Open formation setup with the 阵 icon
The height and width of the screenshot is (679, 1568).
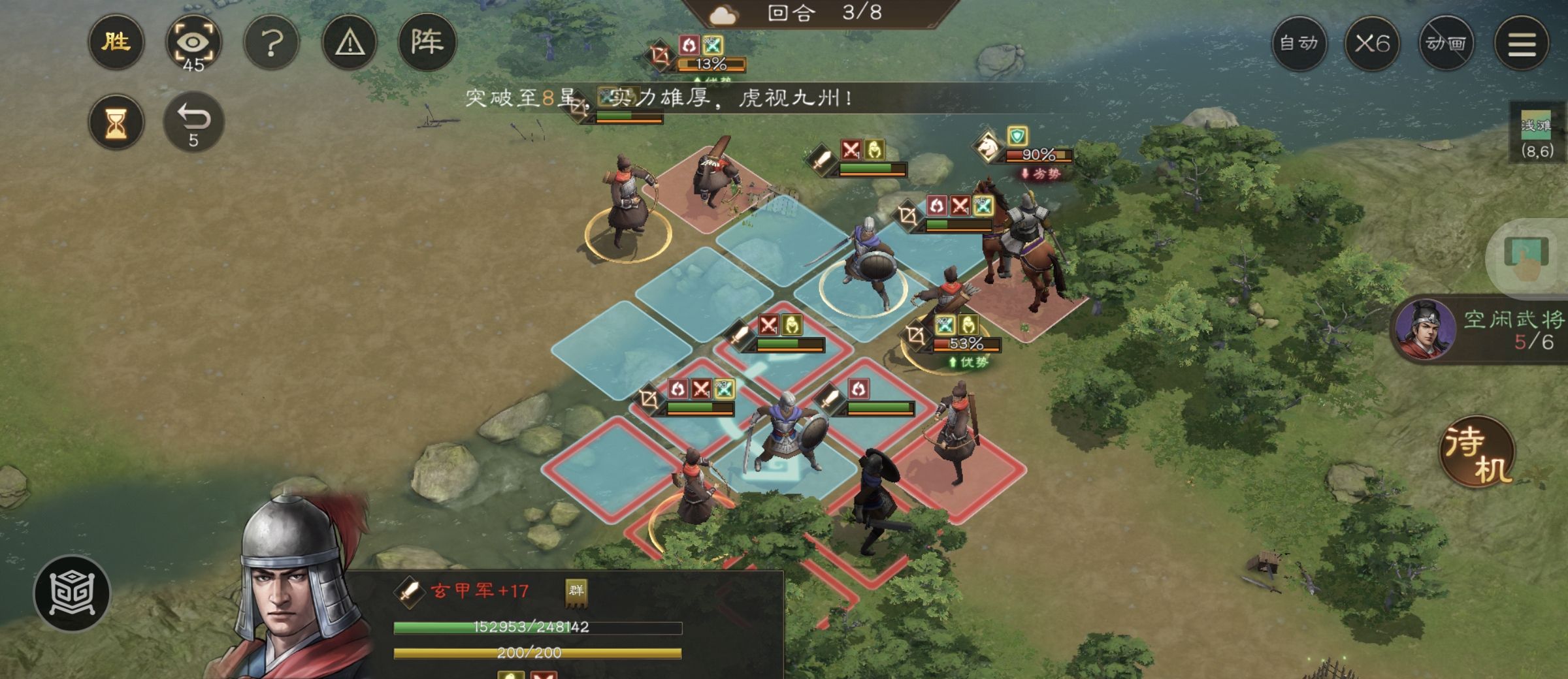pos(430,42)
